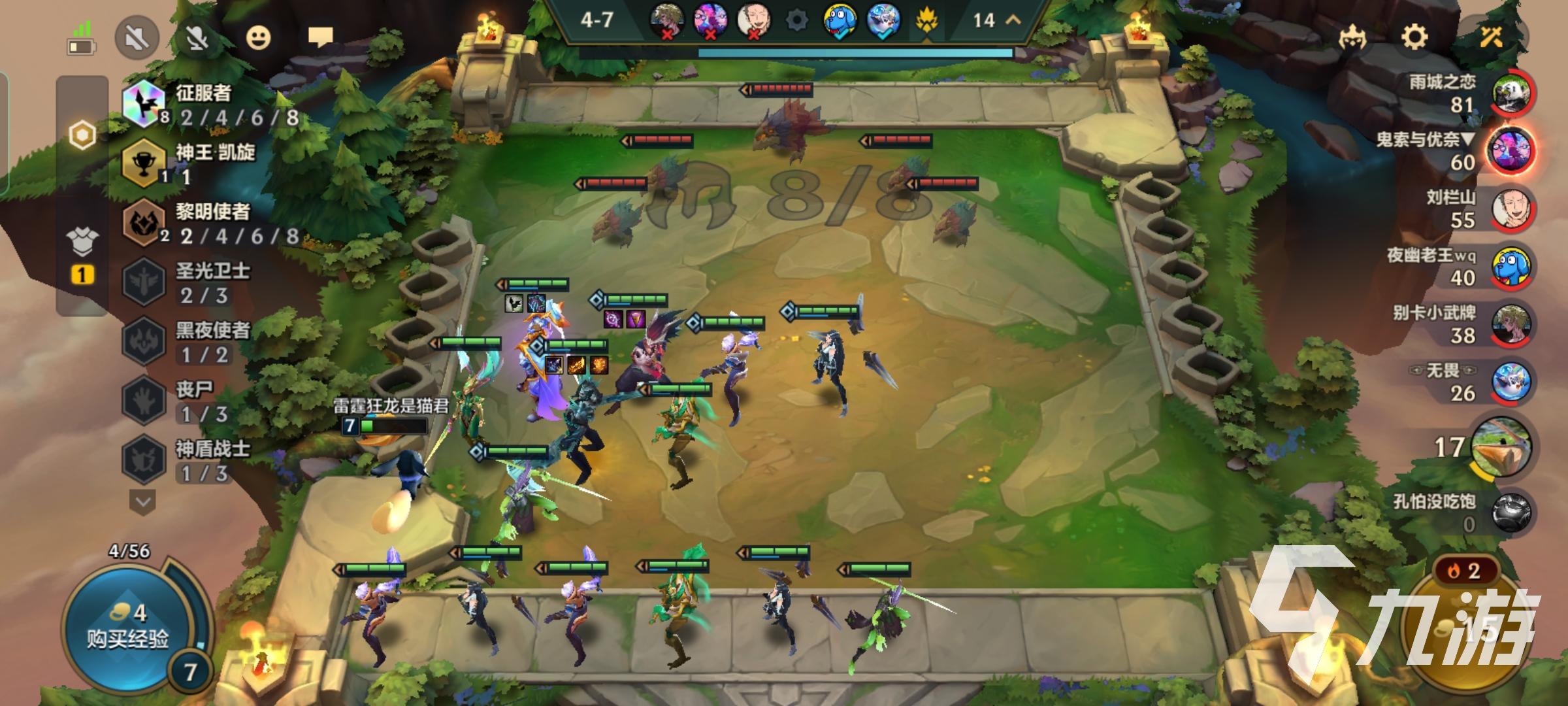Open the crossed hammer and sword icon
Viewport: 1568px width, 706px height.
1491,37
